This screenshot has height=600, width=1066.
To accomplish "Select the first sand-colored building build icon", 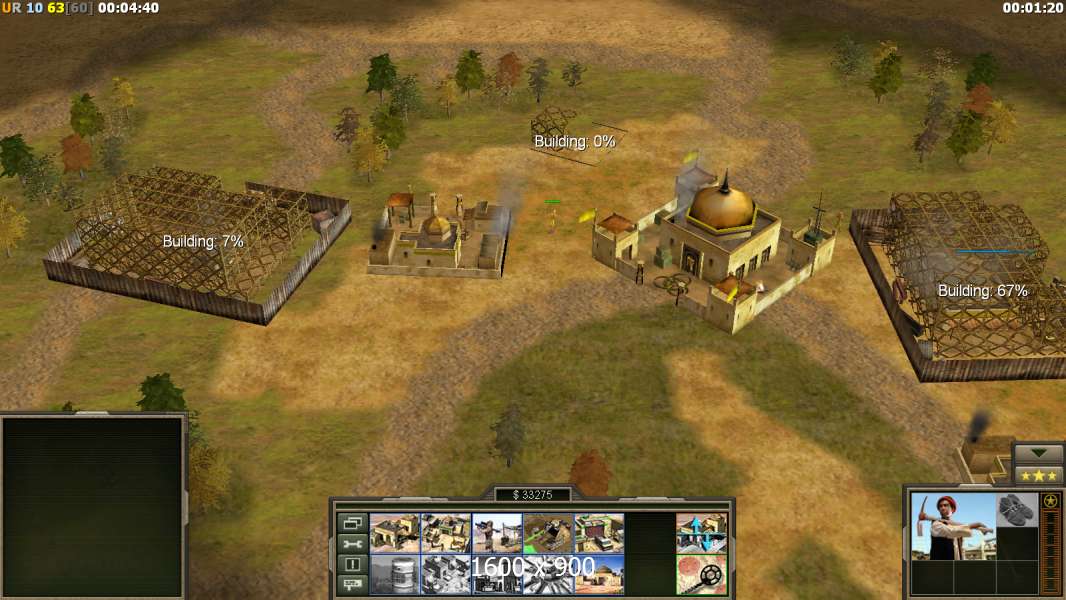I will click(x=394, y=533).
